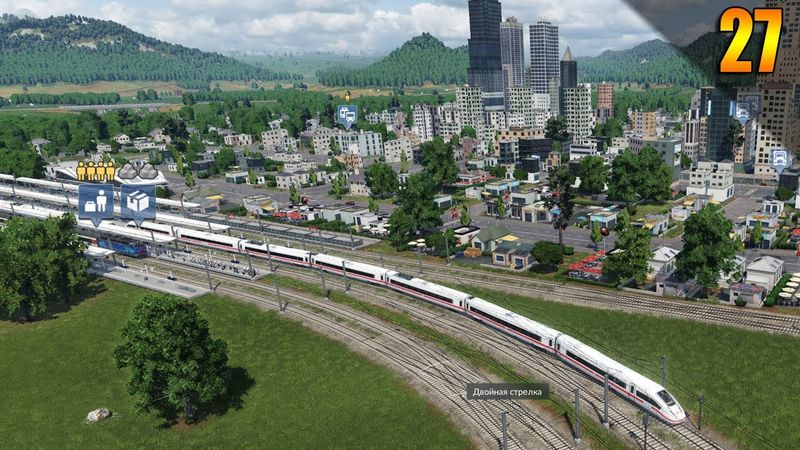Select the tram and bus stop marker

tap(347, 114)
